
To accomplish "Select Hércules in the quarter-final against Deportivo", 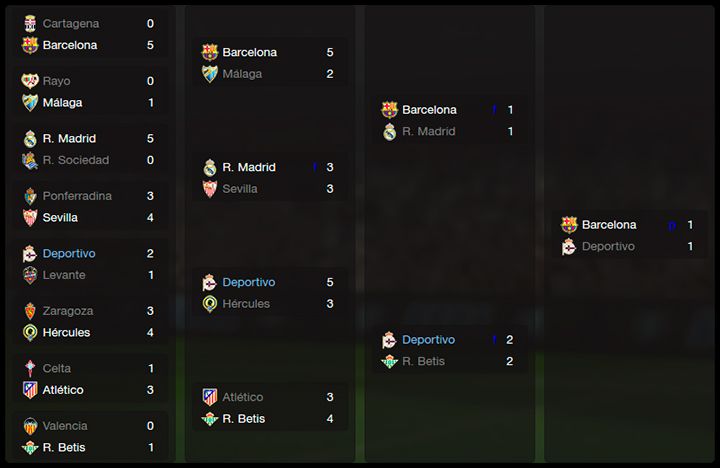I will click(x=246, y=304).
